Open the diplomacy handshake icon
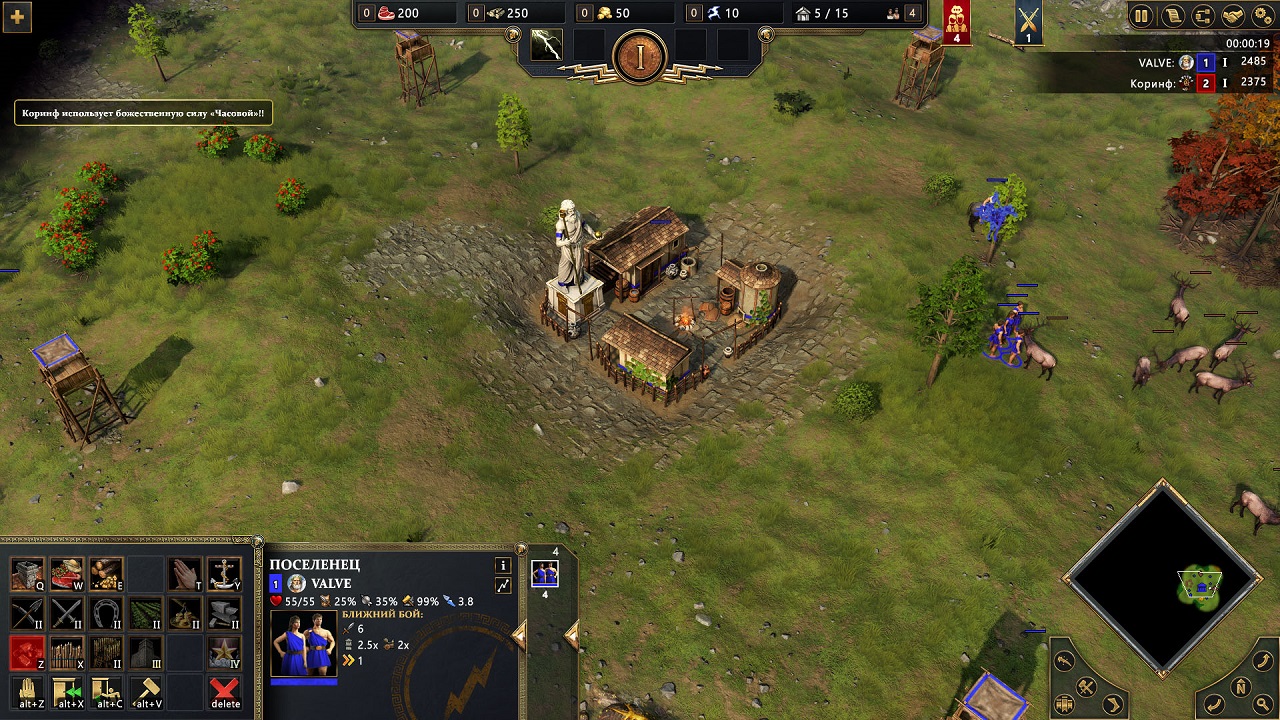This screenshot has height=720, width=1280. [x=1233, y=15]
